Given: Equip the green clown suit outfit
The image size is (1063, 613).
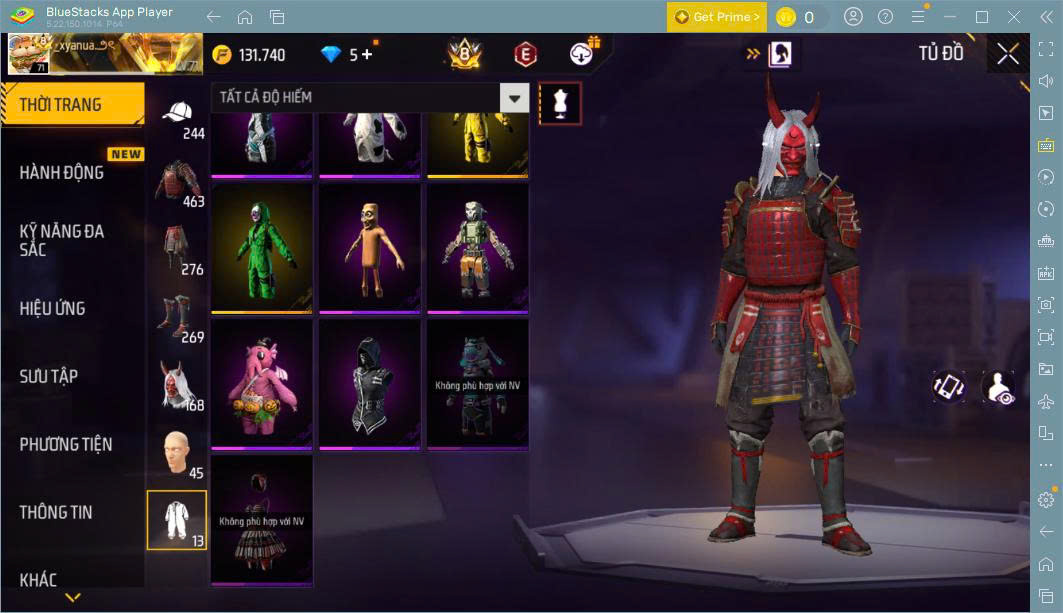Looking at the screenshot, I should pyautogui.click(x=262, y=247).
